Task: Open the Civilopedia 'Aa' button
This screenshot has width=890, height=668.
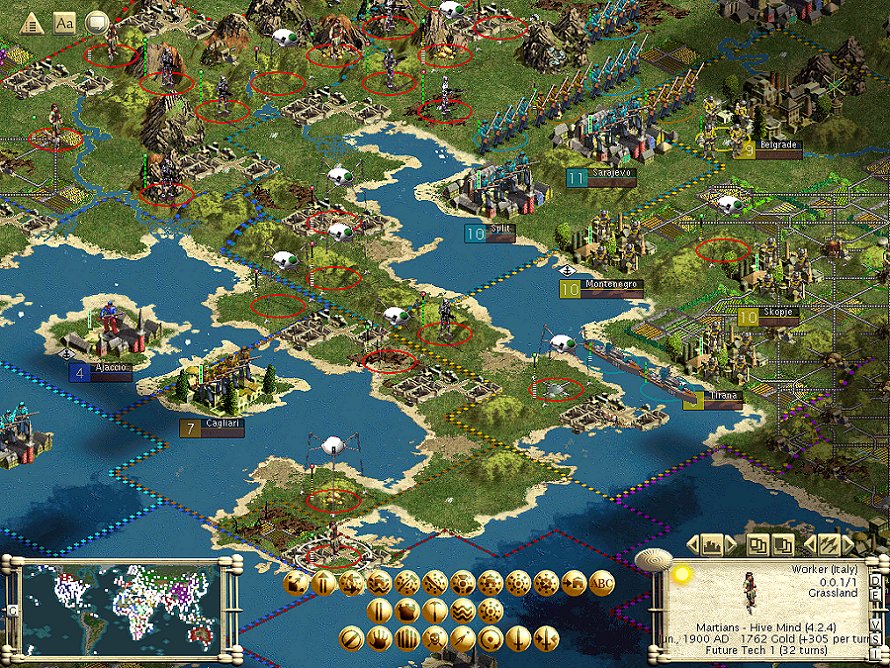Action: (64, 21)
